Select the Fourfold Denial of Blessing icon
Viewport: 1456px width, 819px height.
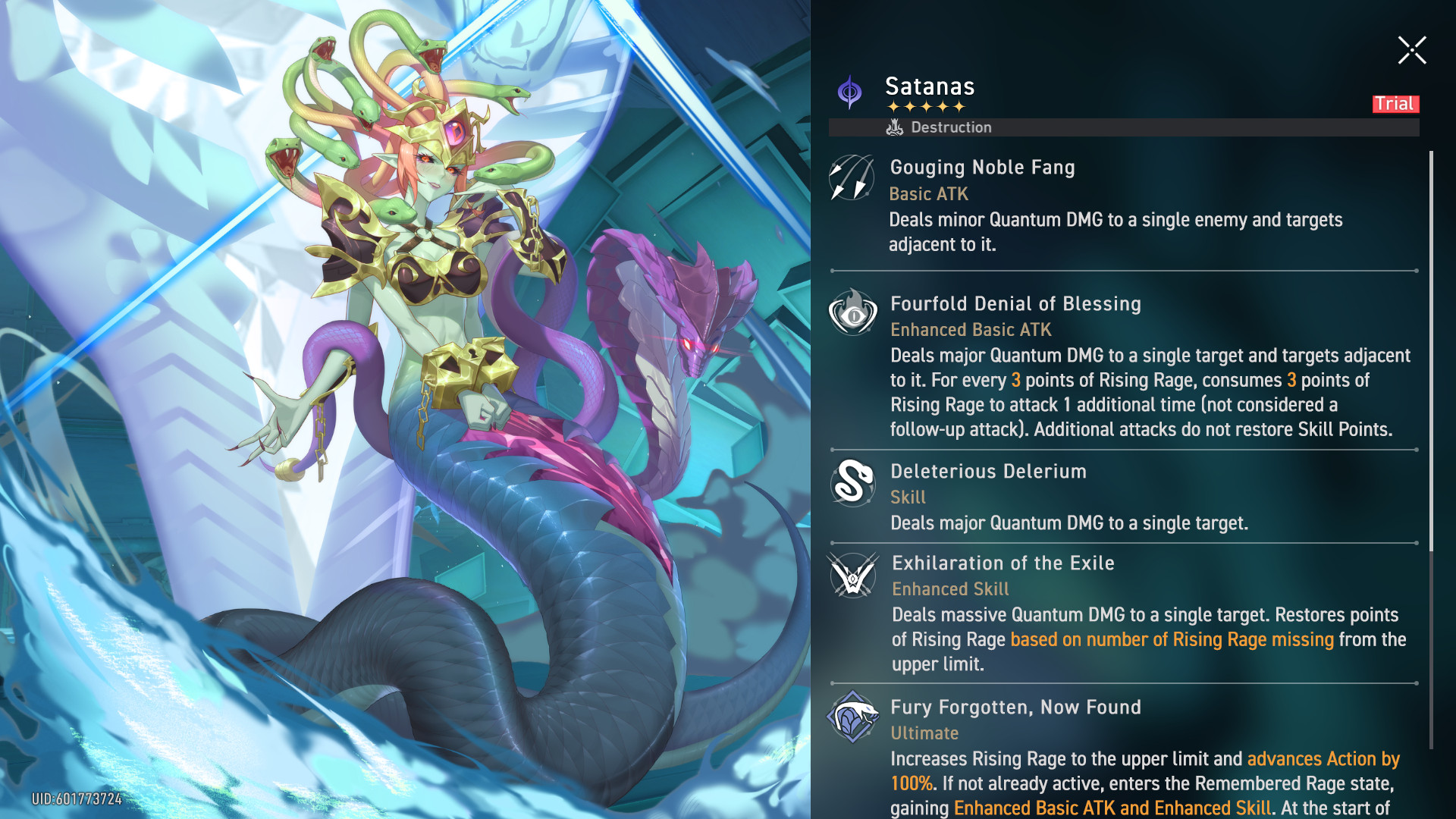point(852,312)
